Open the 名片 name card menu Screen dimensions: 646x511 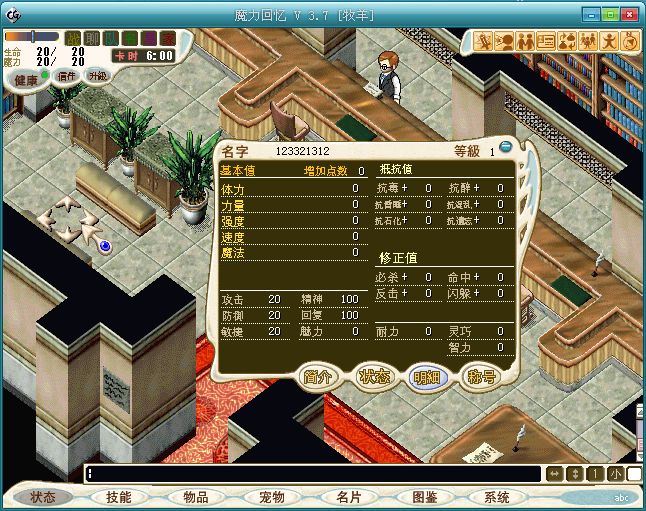[348, 497]
